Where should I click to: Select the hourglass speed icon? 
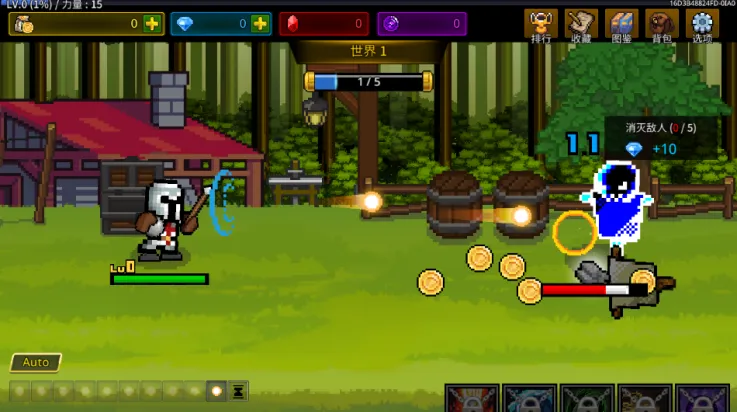coord(239,391)
